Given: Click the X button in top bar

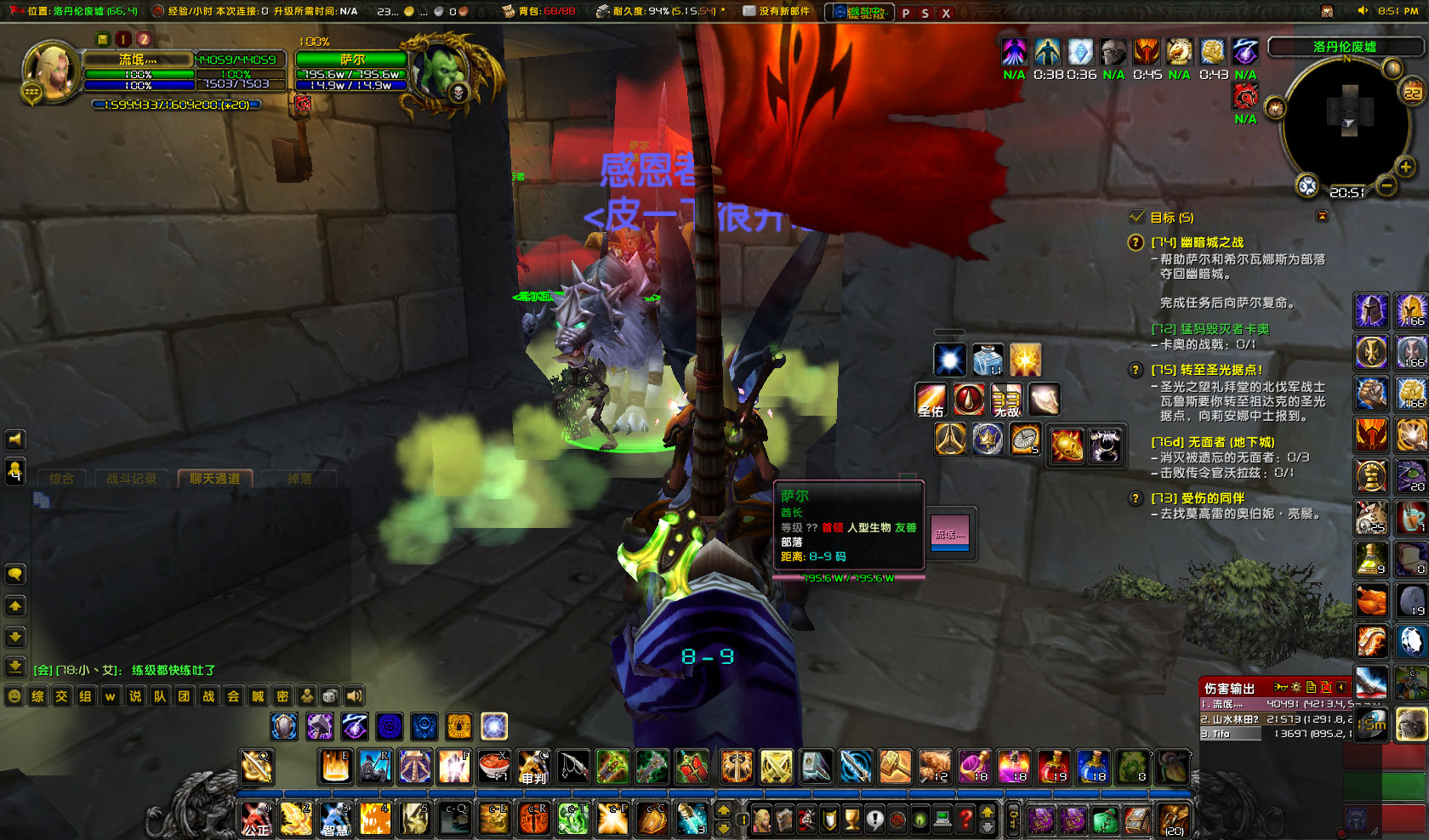Looking at the screenshot, I should click(946, 13).
